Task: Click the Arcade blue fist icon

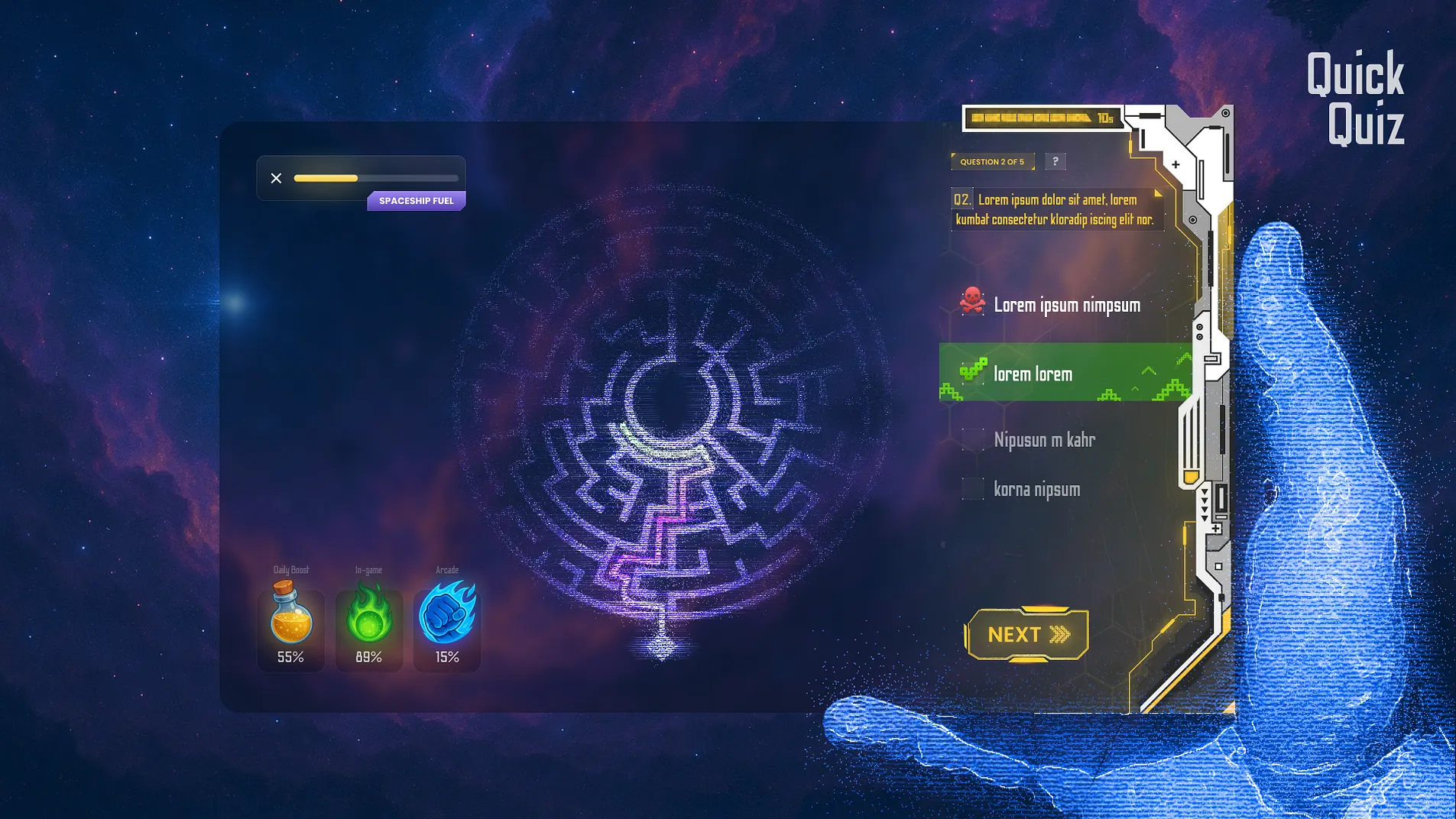Action: pos(447,611)
